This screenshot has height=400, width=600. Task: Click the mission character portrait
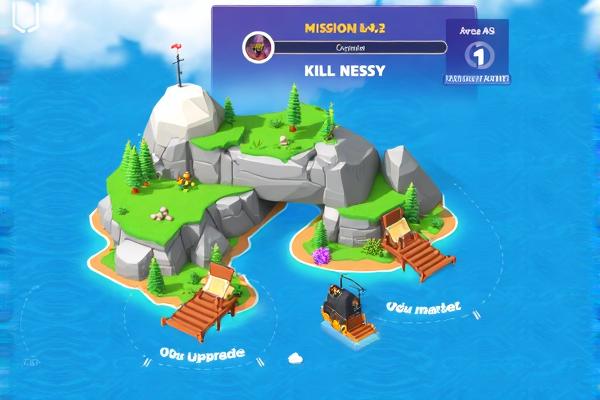pos(257,46)
